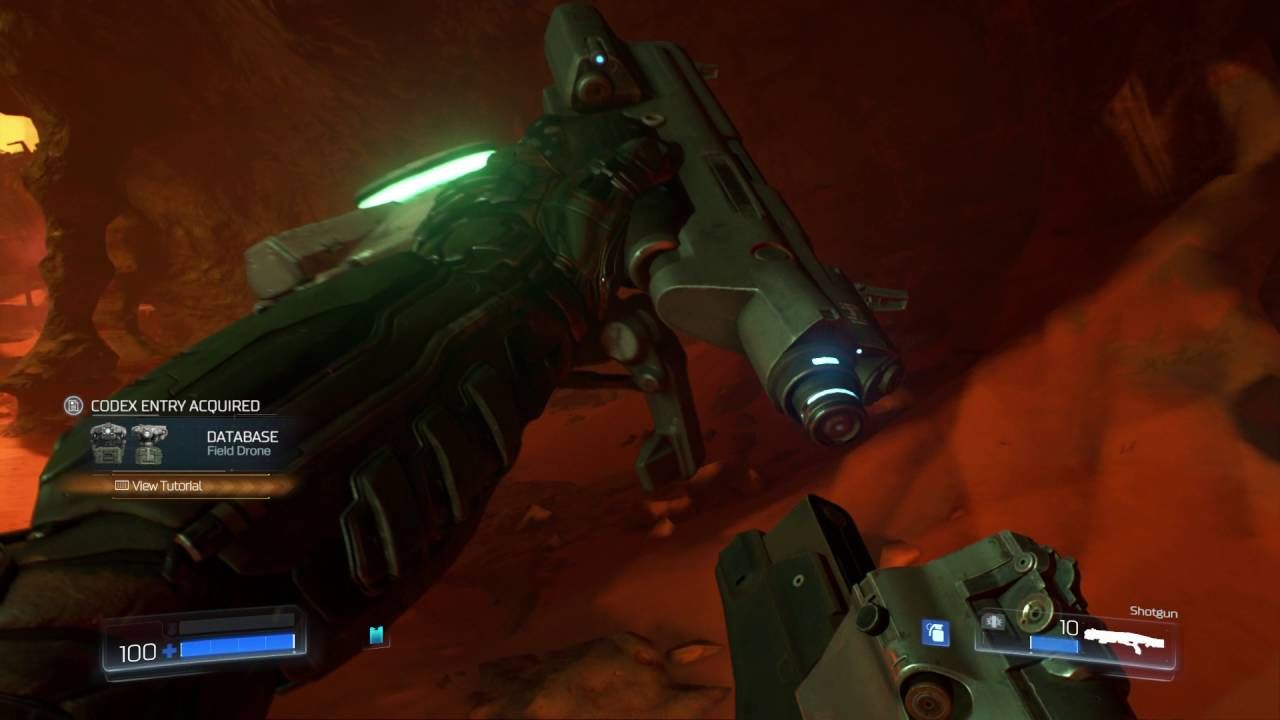Select the frag grenade equipment icon
Image resolution: width=1280 pixels, height=720 pixels.
935,630
